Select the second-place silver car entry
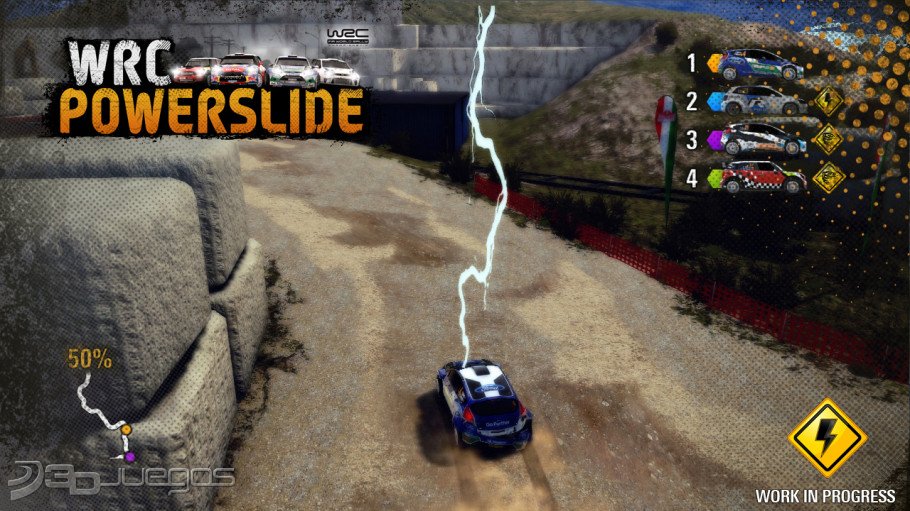 [763, 102]
